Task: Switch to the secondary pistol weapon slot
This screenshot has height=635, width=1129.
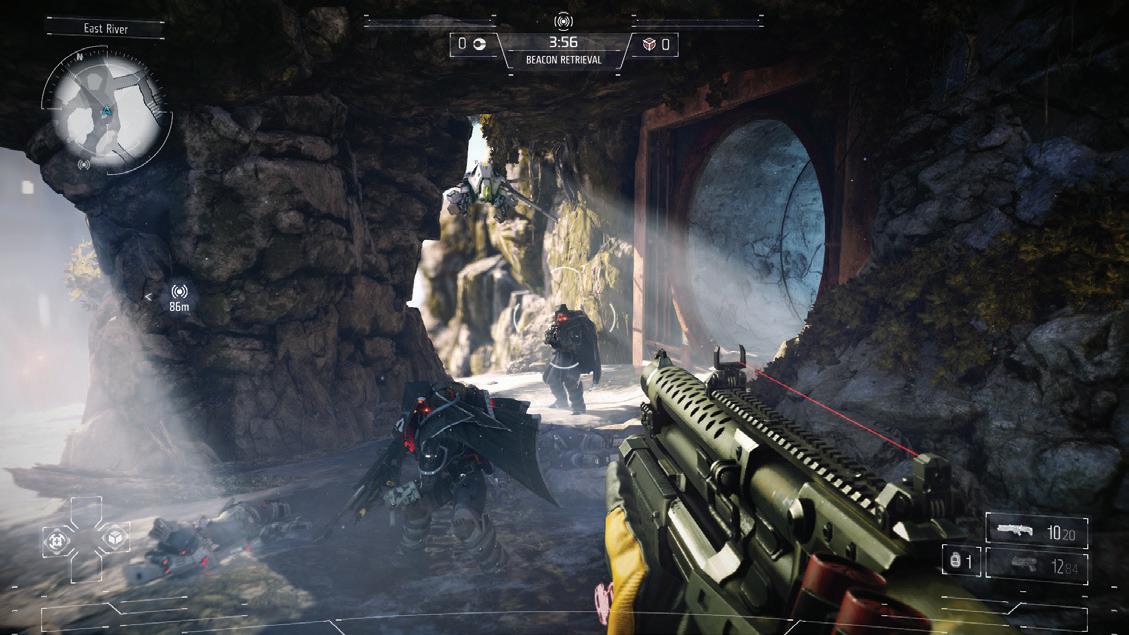Action: click(1036, 565)
